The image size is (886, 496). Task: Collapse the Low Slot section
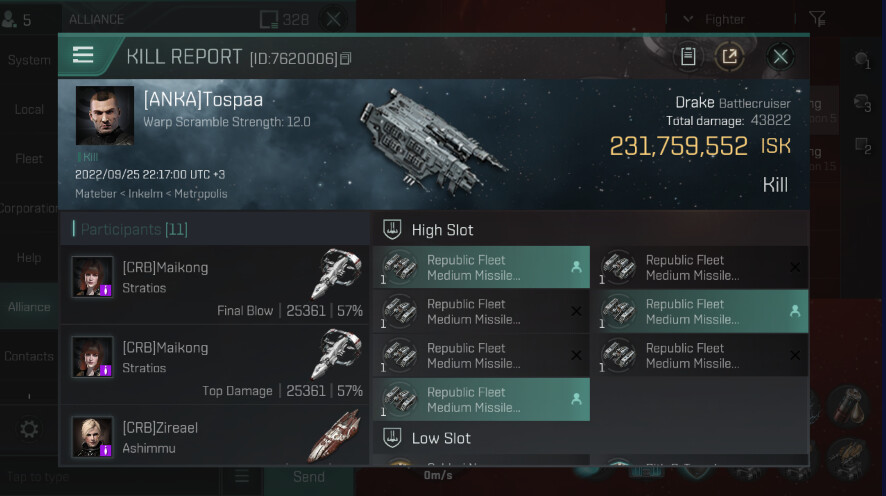tap(393, 438)
